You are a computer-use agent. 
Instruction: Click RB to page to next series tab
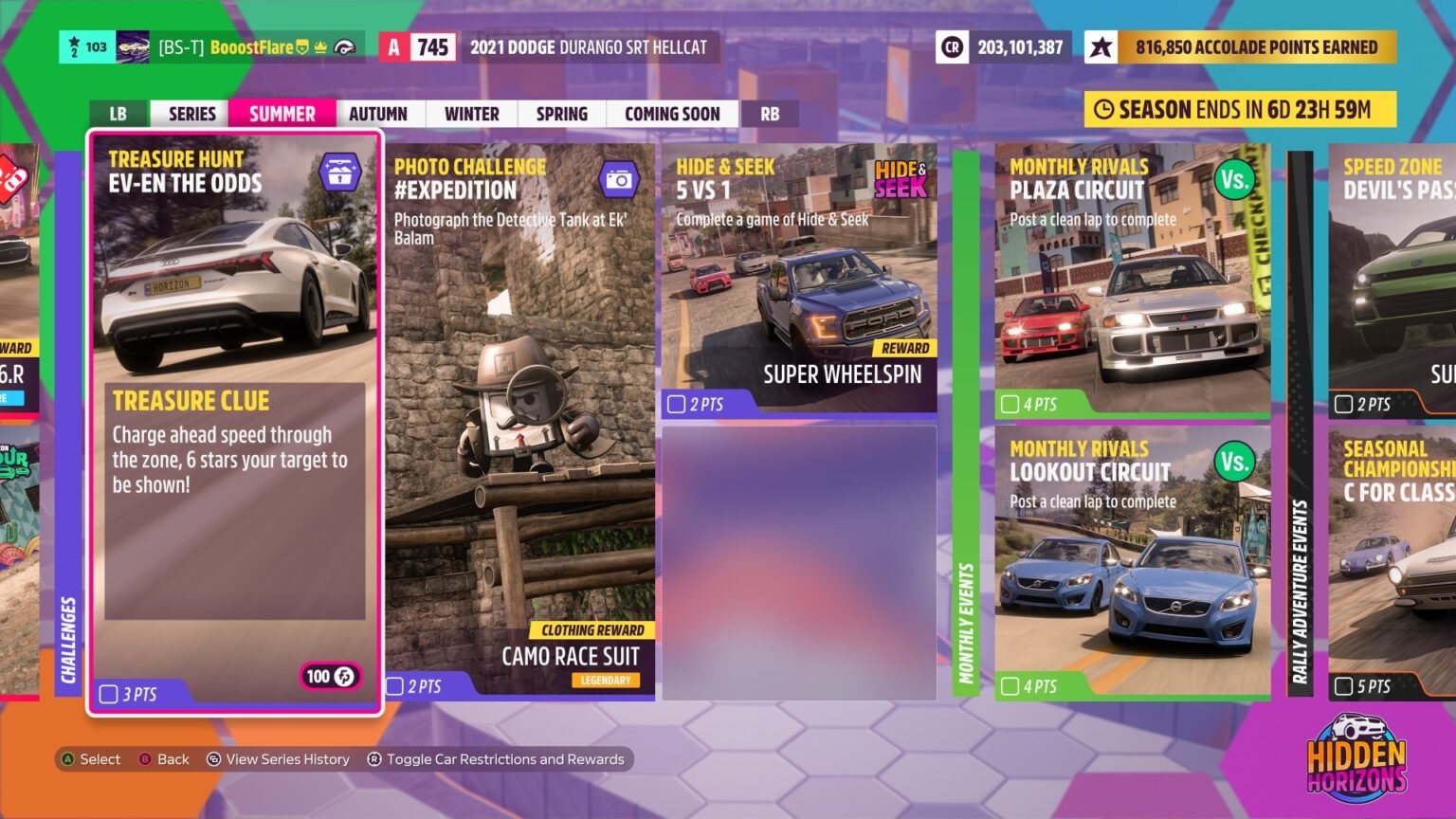[770, 114]
